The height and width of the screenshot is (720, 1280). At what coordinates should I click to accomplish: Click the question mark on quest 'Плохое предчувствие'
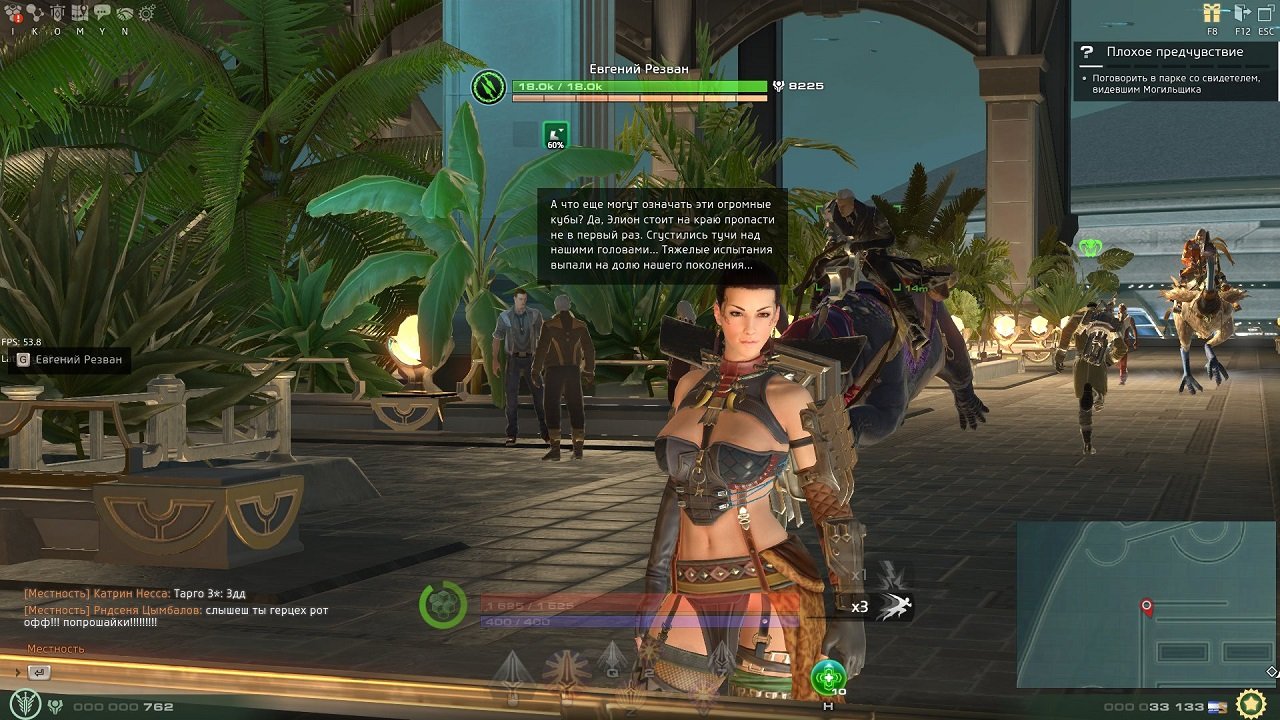[1086, 51]
